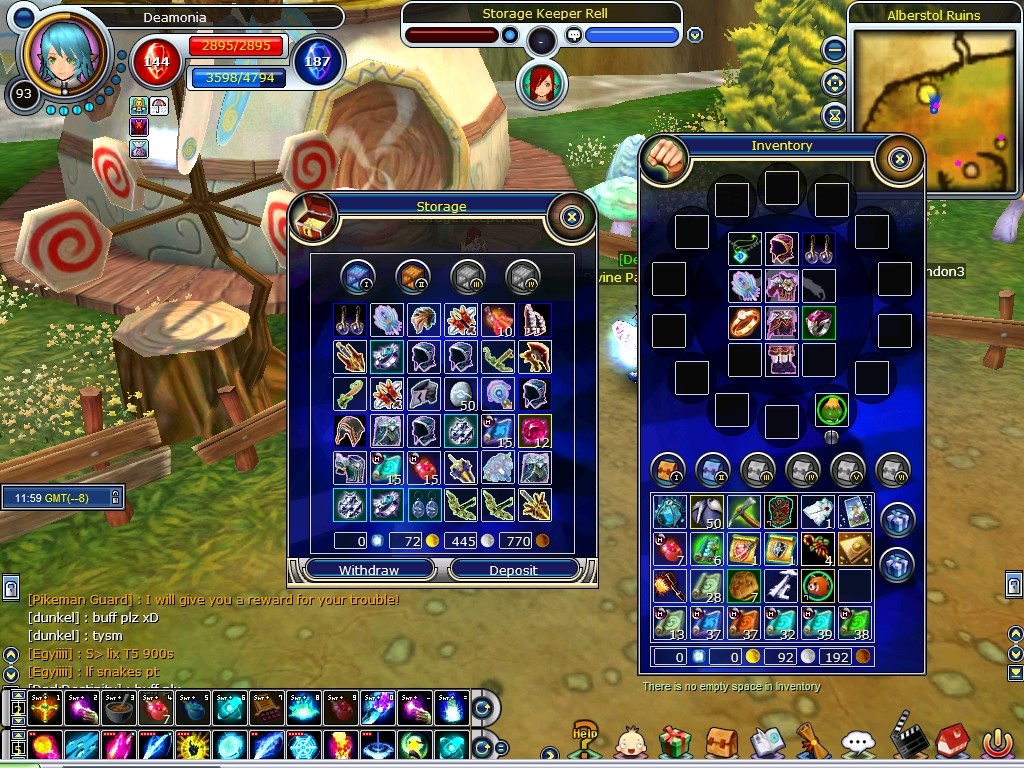Image resolution: width=1024 pixels, height=768 pixels.
Task: Select the orange ring equipment slot
Action: click(x=744, y=323)
